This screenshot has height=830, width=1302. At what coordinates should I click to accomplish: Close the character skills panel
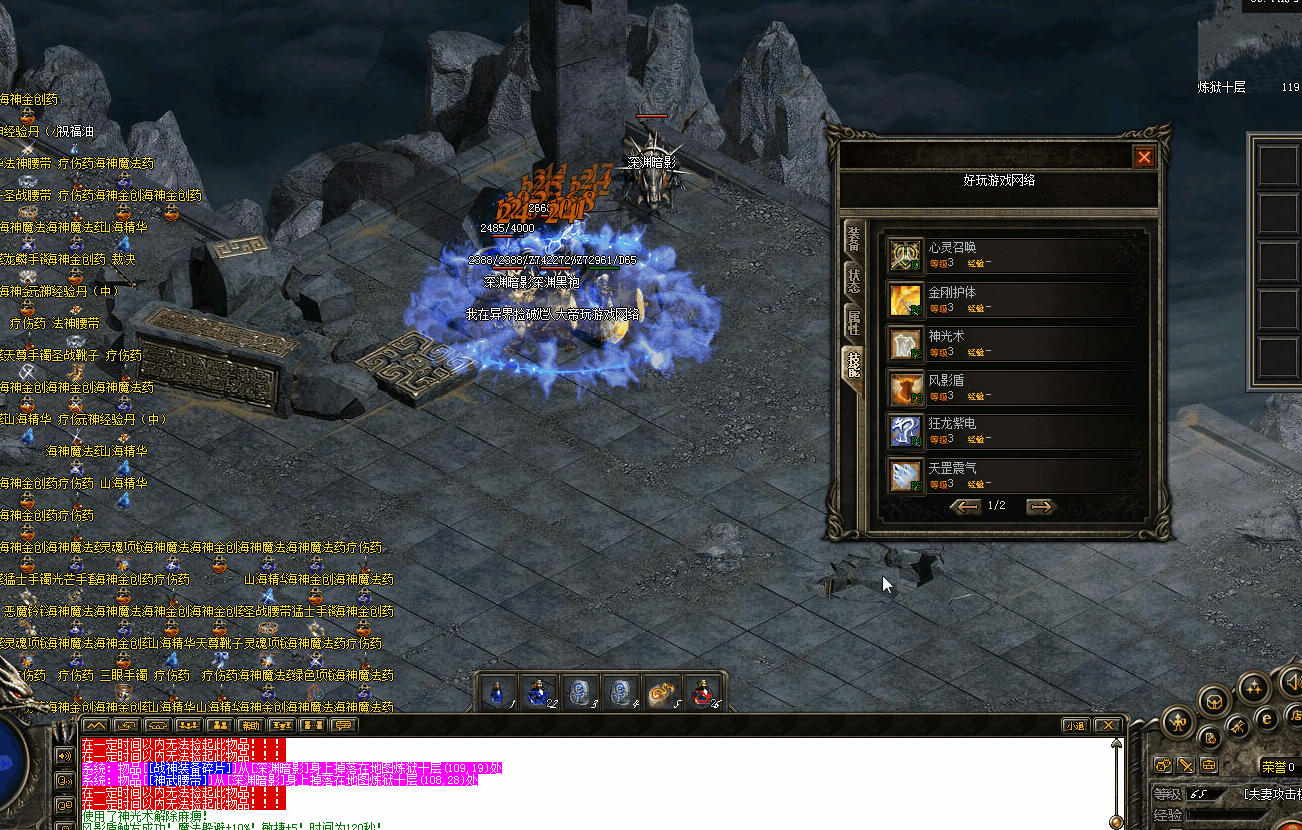[1144, 157]
